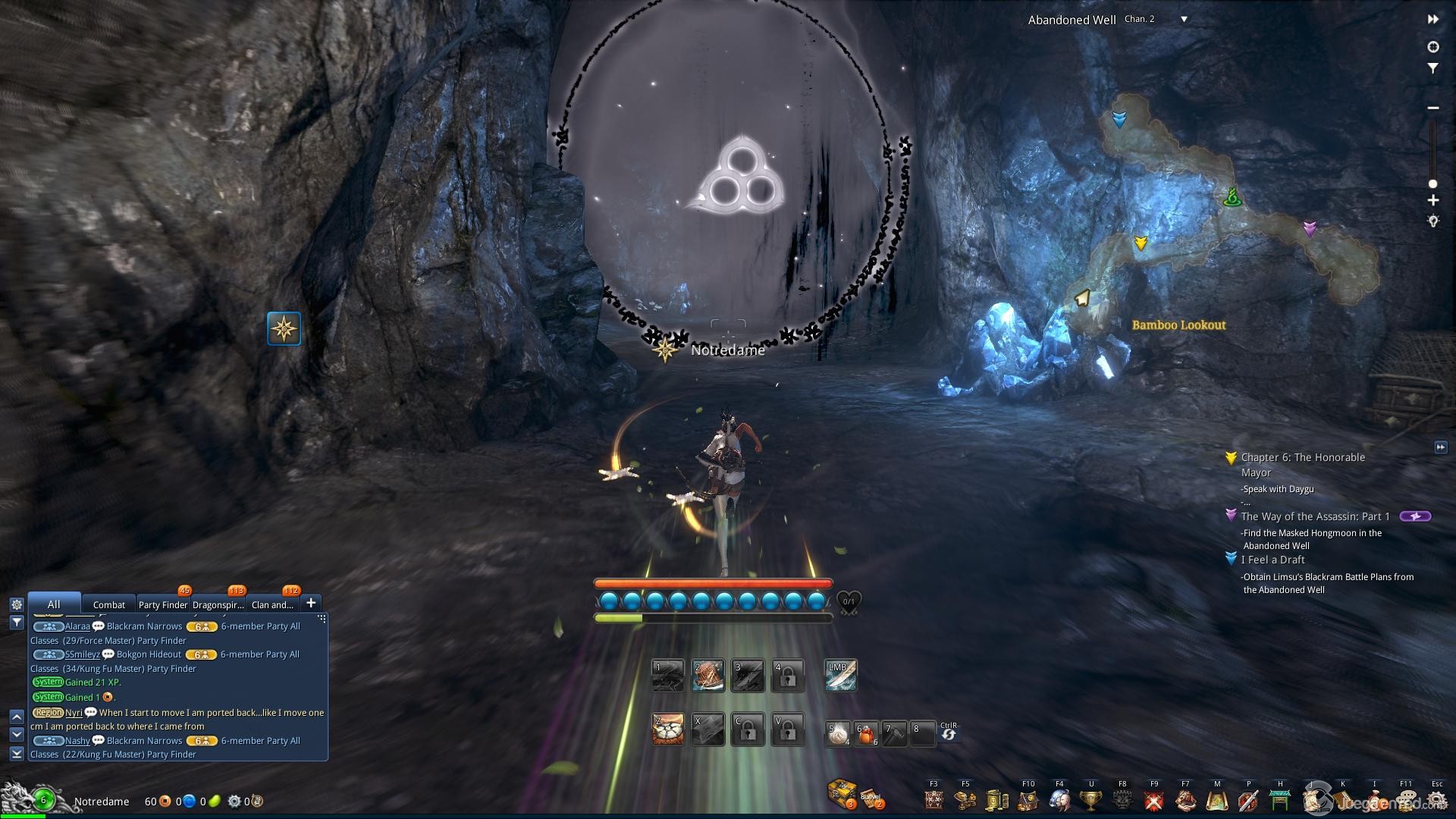Activate the Z key skill icon
The image size is (1456, 819).
[x=668, y=730]
